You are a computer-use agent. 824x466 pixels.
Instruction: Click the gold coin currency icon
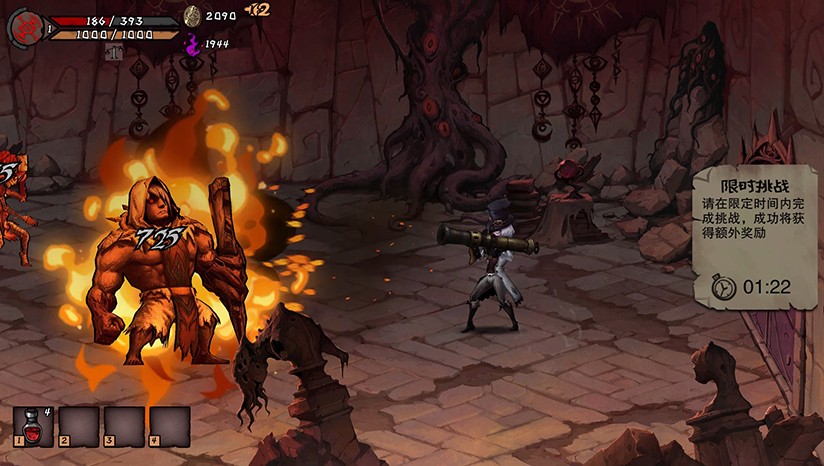[192, 15]
